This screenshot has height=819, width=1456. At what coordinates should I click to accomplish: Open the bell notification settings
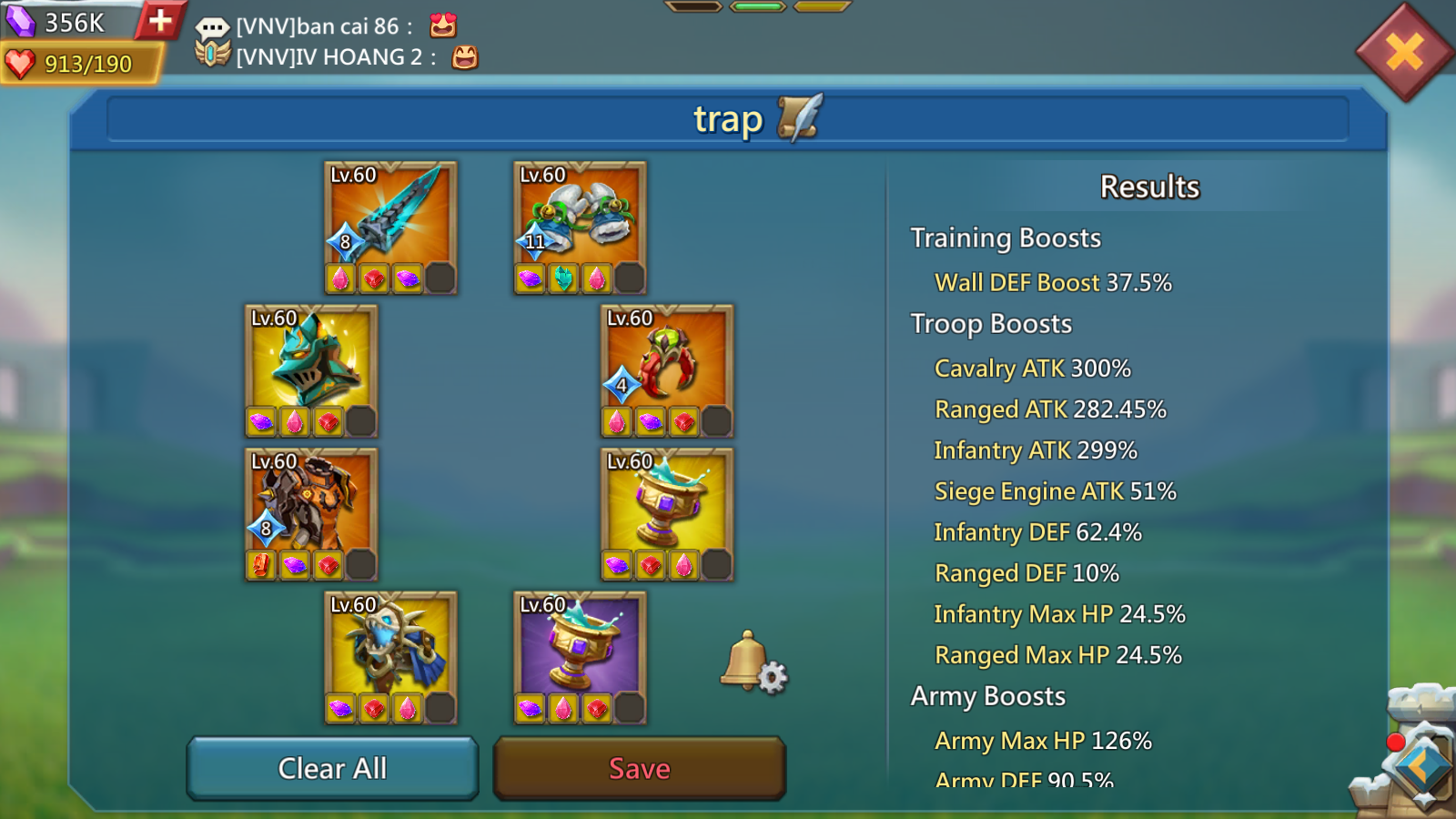753,662
